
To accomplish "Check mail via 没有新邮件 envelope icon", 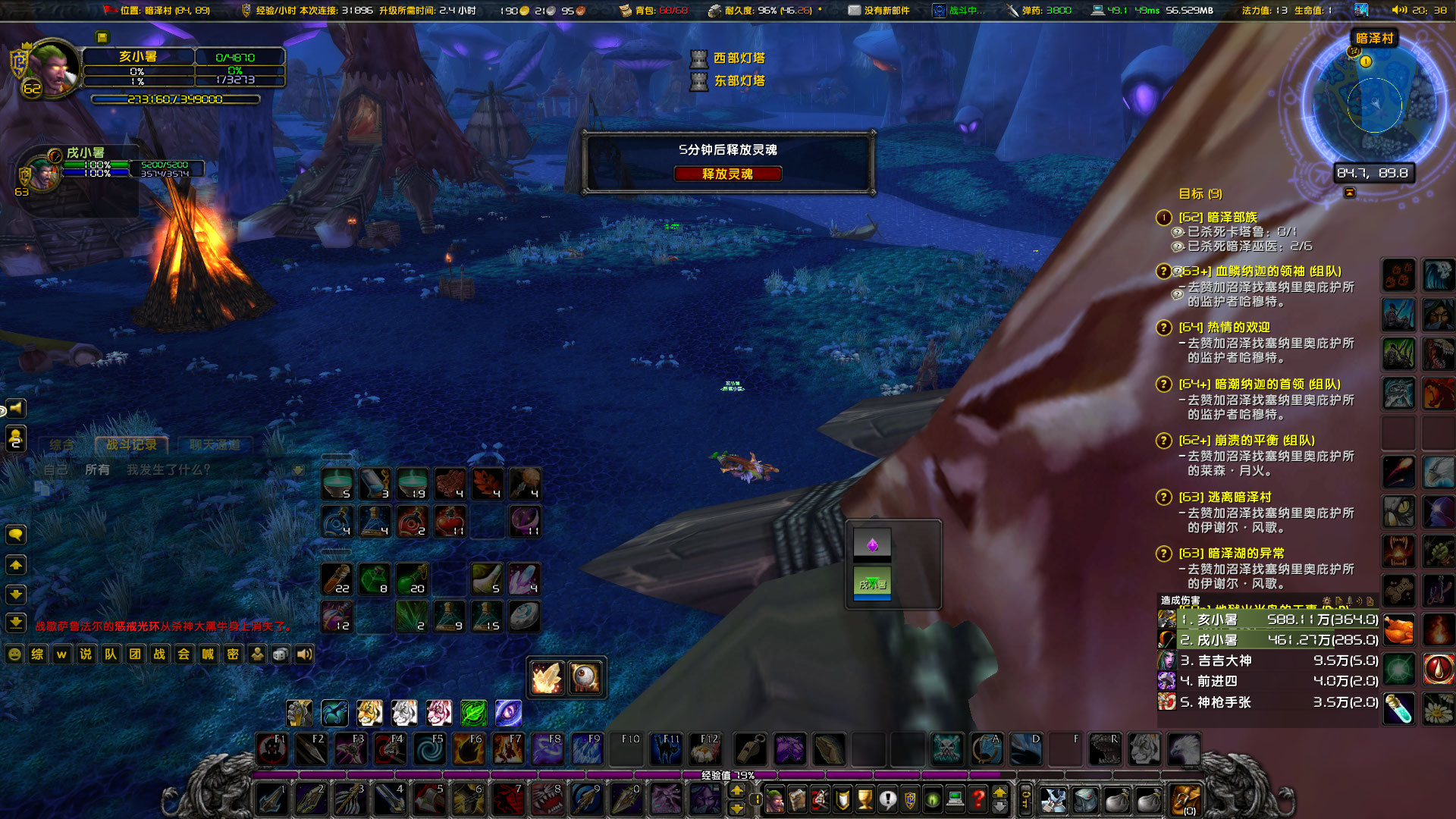I will 855,11.
